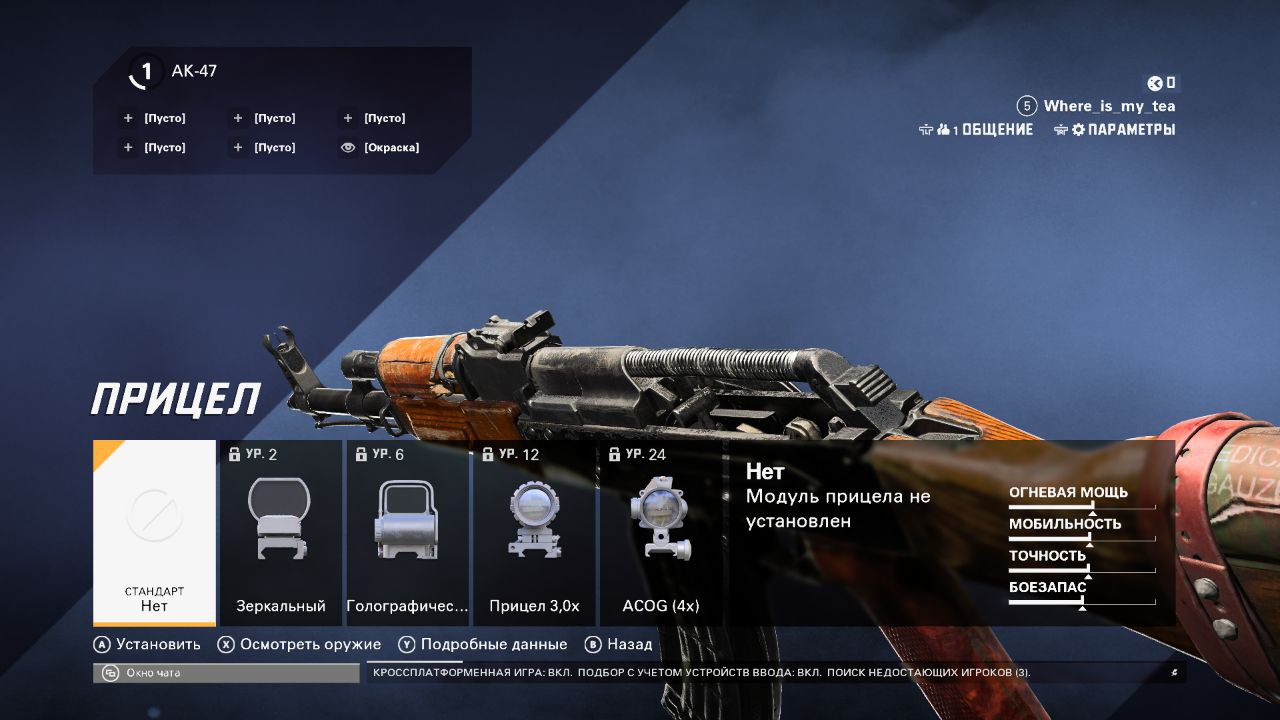Viewport: 1280px width, 720px height.
Task: Open the ПАРАМЕТРЫ settings menu
Action: [1115, 130]
